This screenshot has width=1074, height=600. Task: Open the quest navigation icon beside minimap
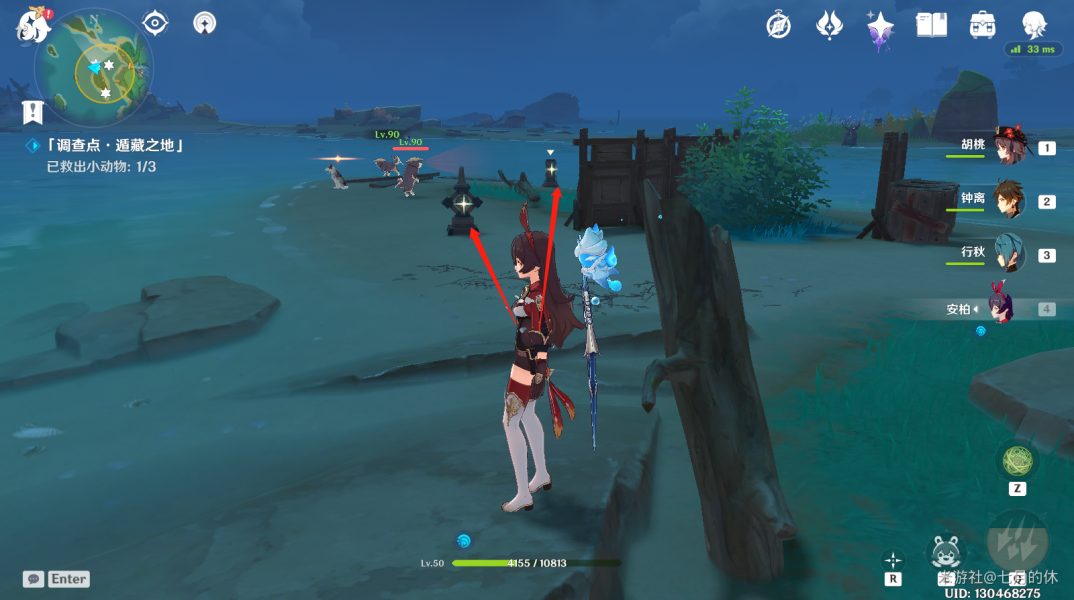[155, 22]
